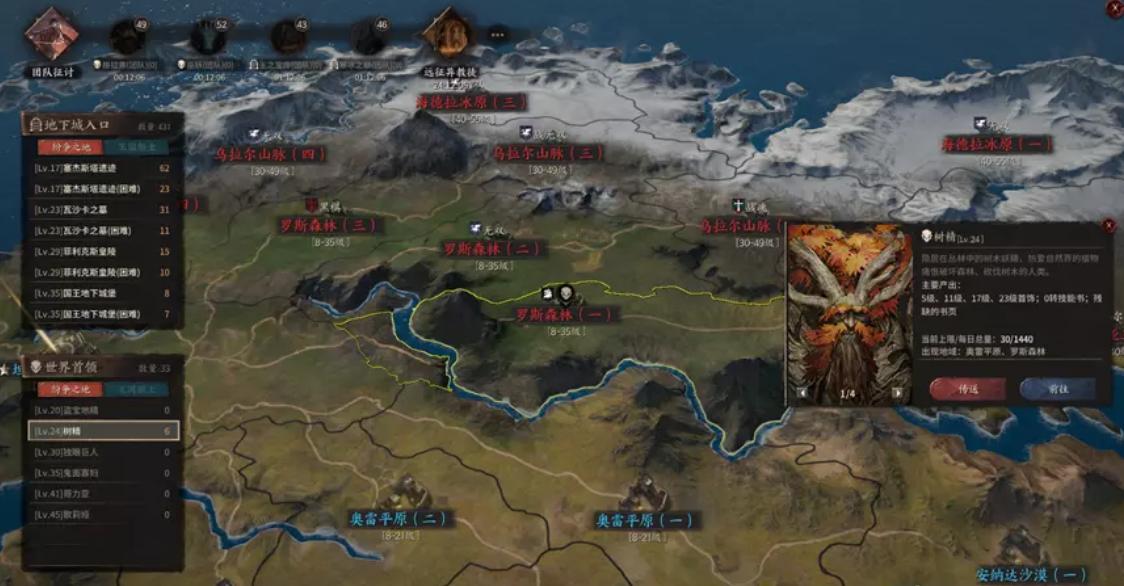The image size is (1124, 586).
Task: Select the 罗斯森林（一）region label on map
Action: tap(564, 314)
